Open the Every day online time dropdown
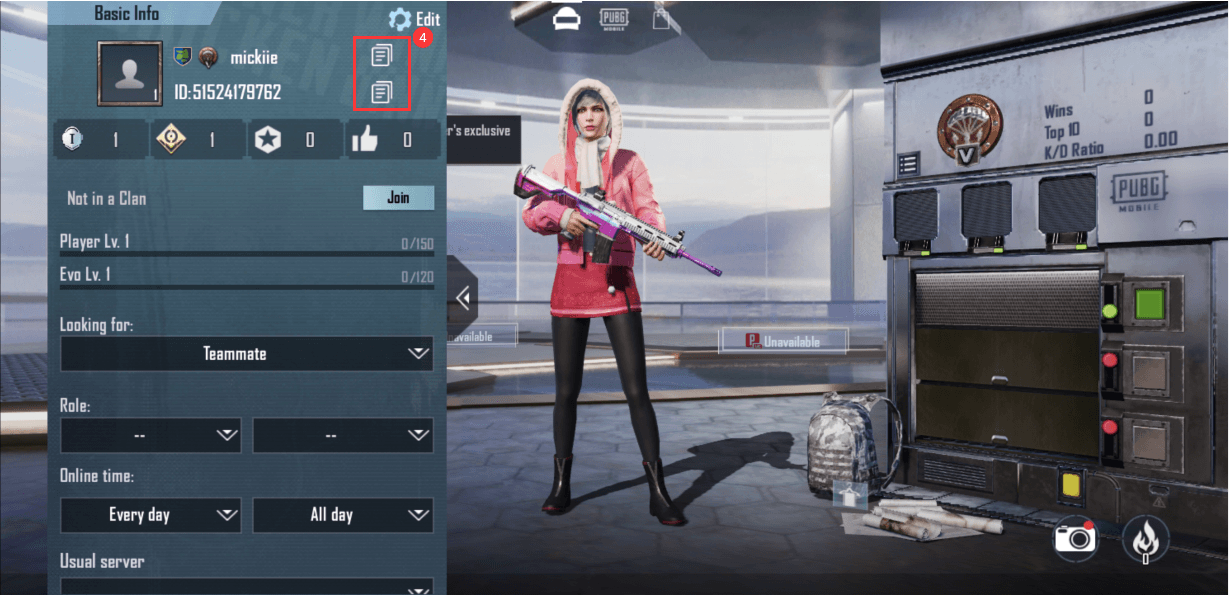 pos(150,515)
